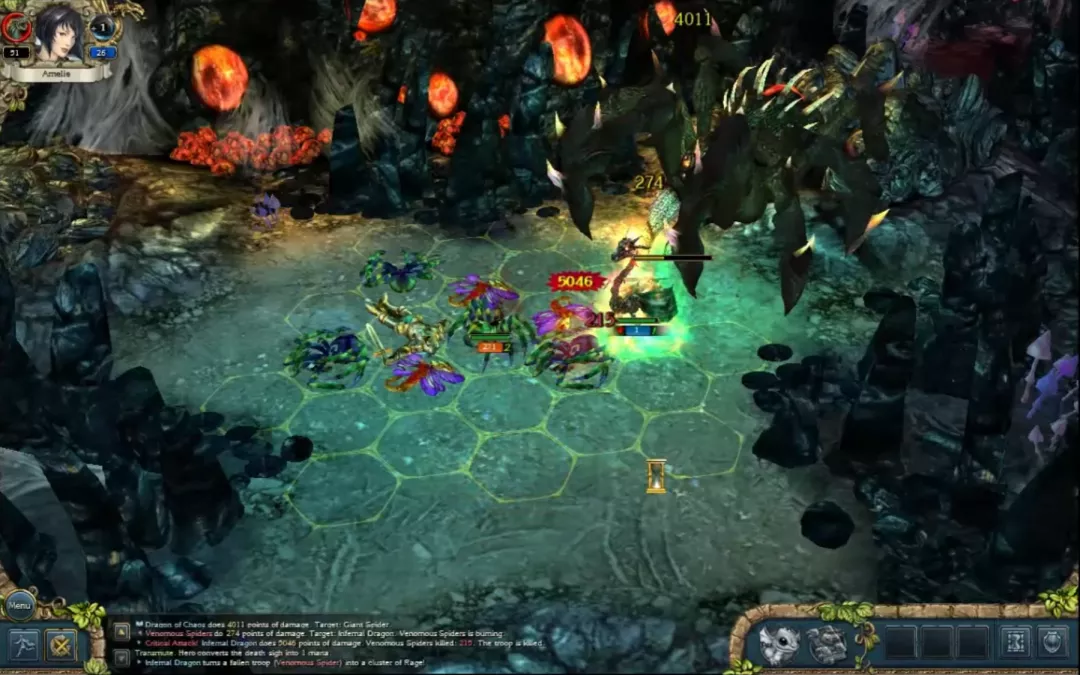Select the baby dragon pet icon
The width and height of the screenshot is (1080, 675).
[779, 643]
